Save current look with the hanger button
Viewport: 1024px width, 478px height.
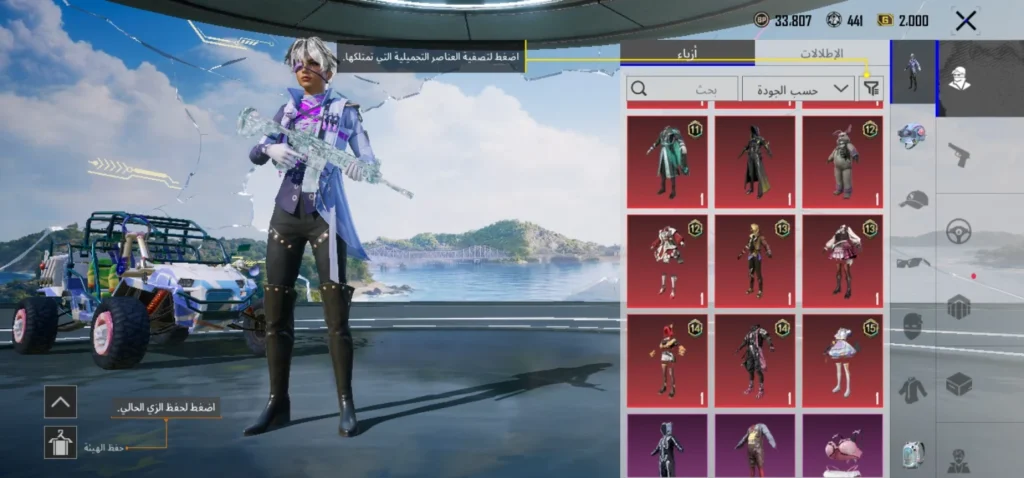tap(60, 442)
